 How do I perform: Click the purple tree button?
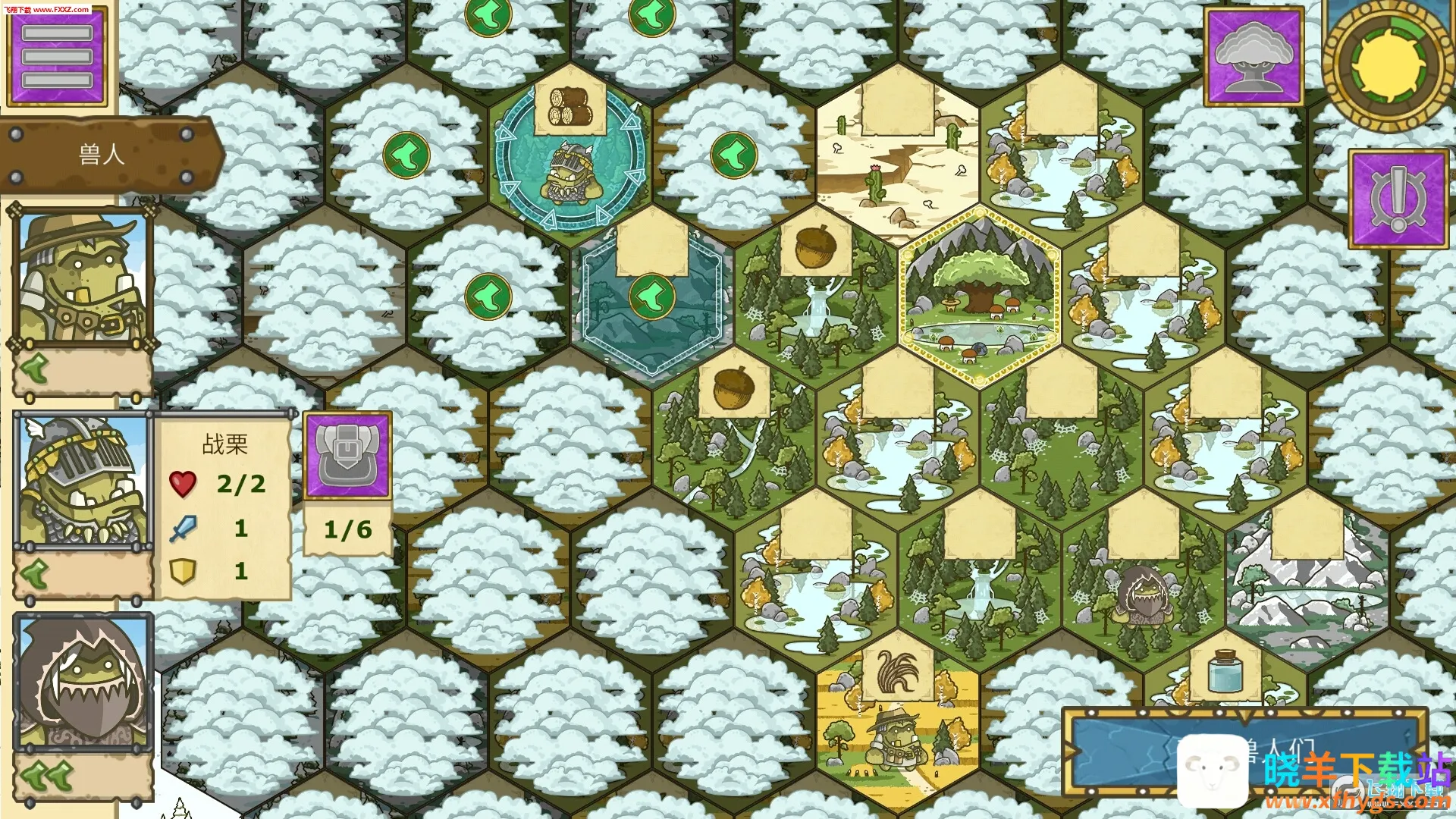click(x=1253, y=57)
